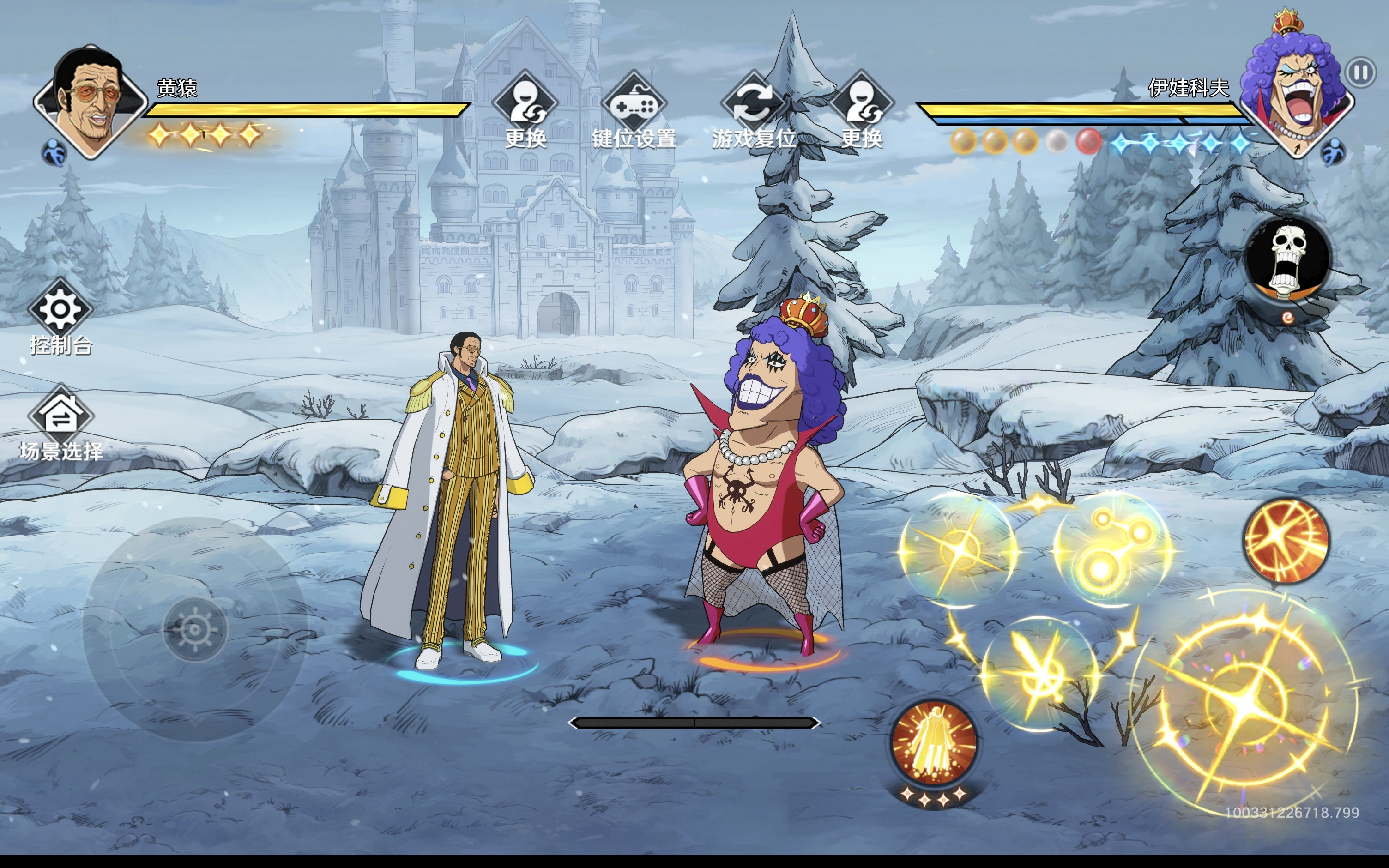Screen dimensions: 1389x868
Task: Activate the golden sparkle burst skill
Action: [x=957, y=548]
